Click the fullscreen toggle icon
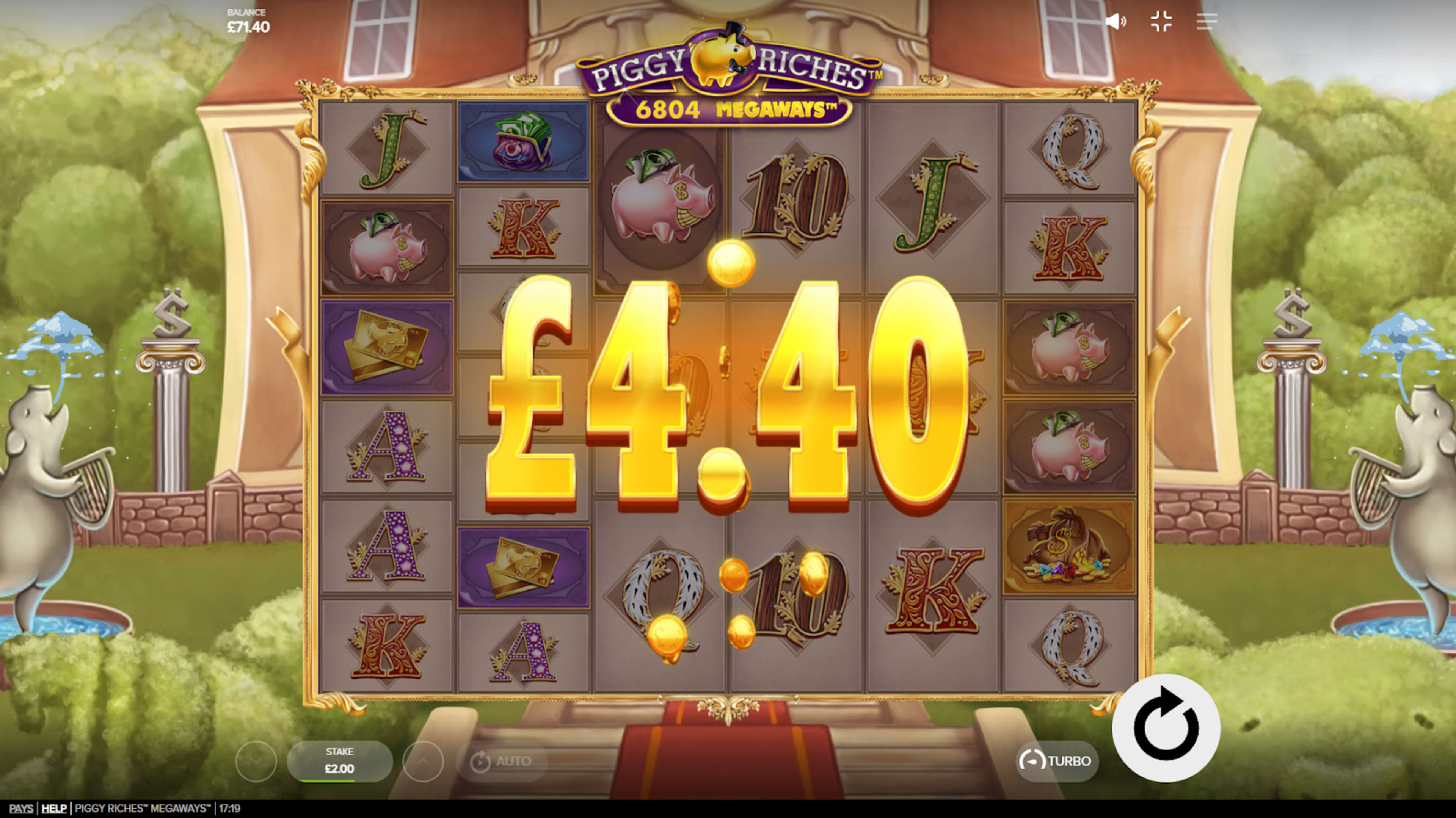The width and height of the screenshot is (1456, 818). pyautogui.click(x=1161, y=22)
